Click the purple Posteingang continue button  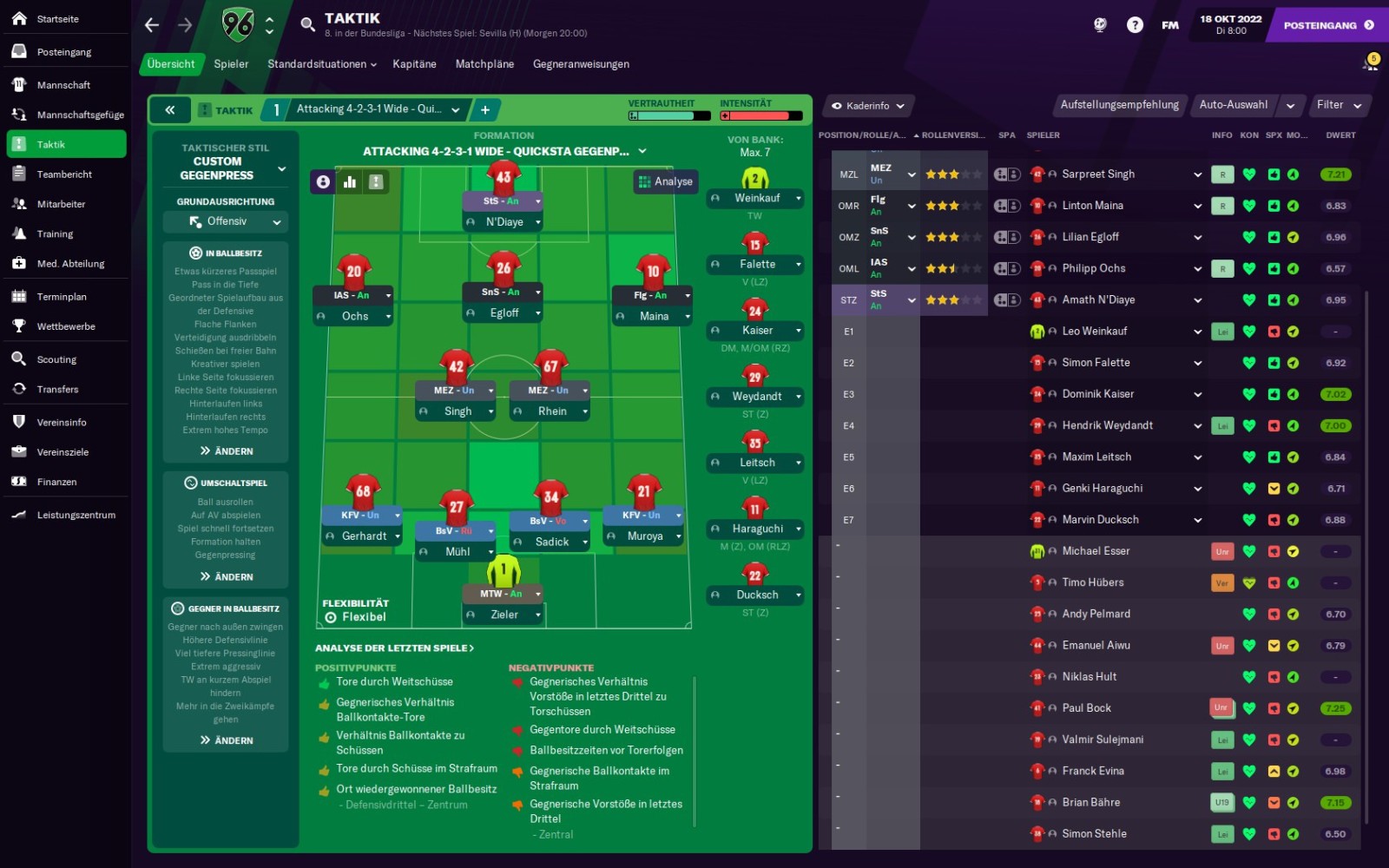[1328, 25]
